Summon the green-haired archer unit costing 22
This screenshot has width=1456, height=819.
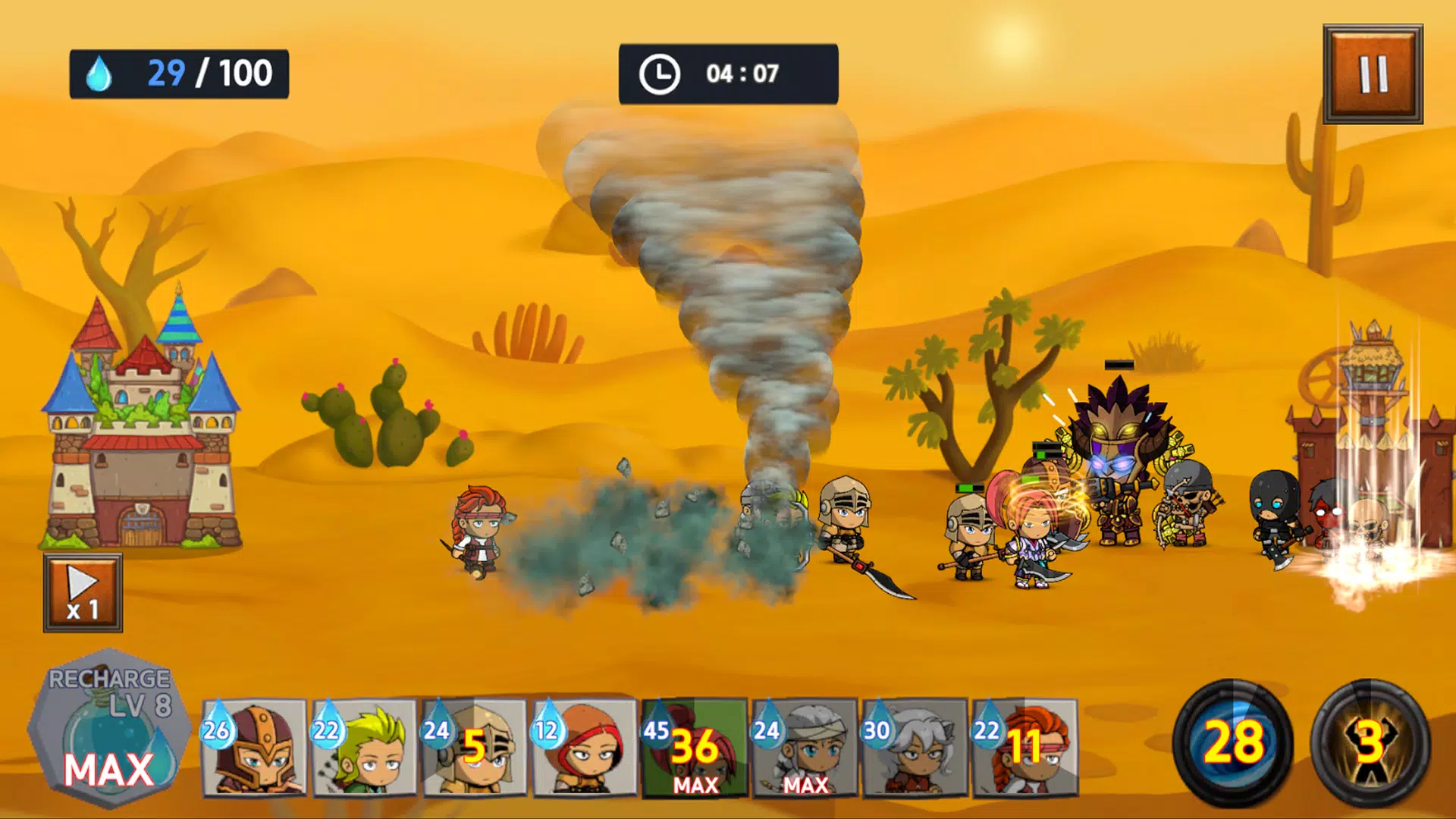365,748
